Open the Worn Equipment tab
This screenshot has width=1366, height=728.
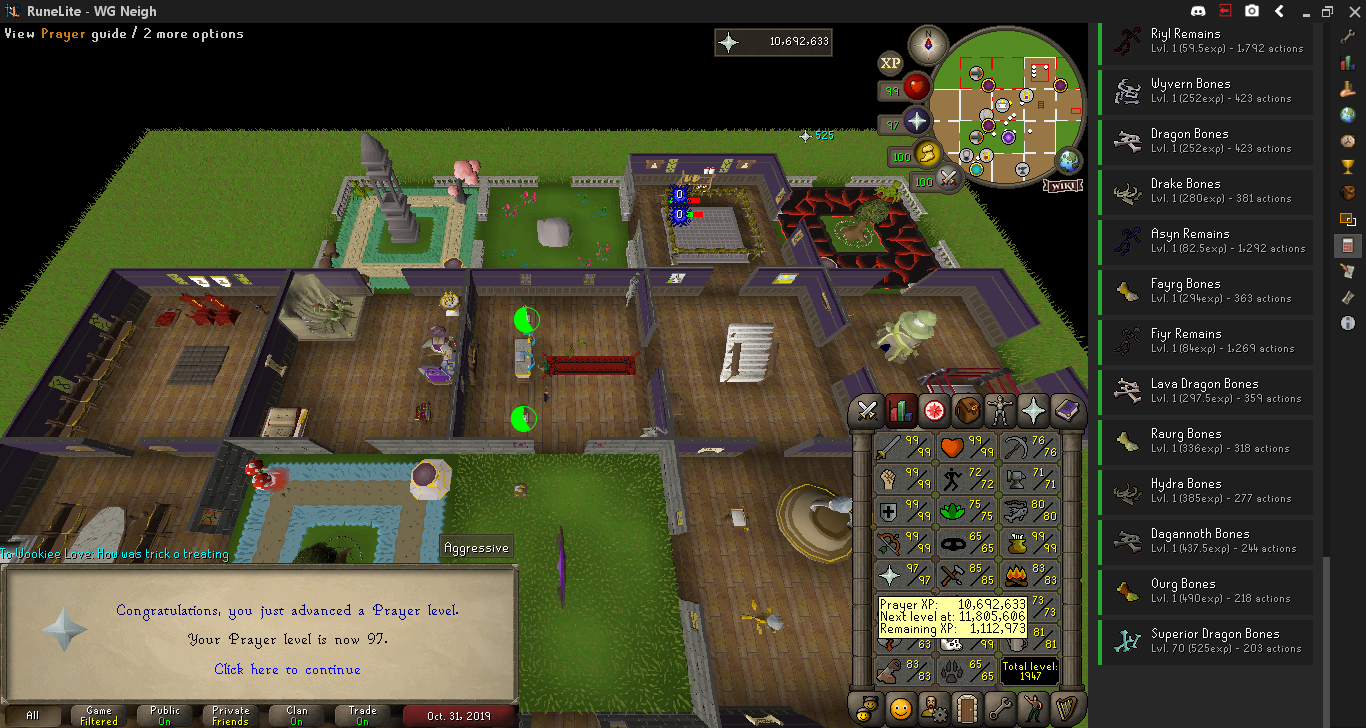tap(1000, 410)
